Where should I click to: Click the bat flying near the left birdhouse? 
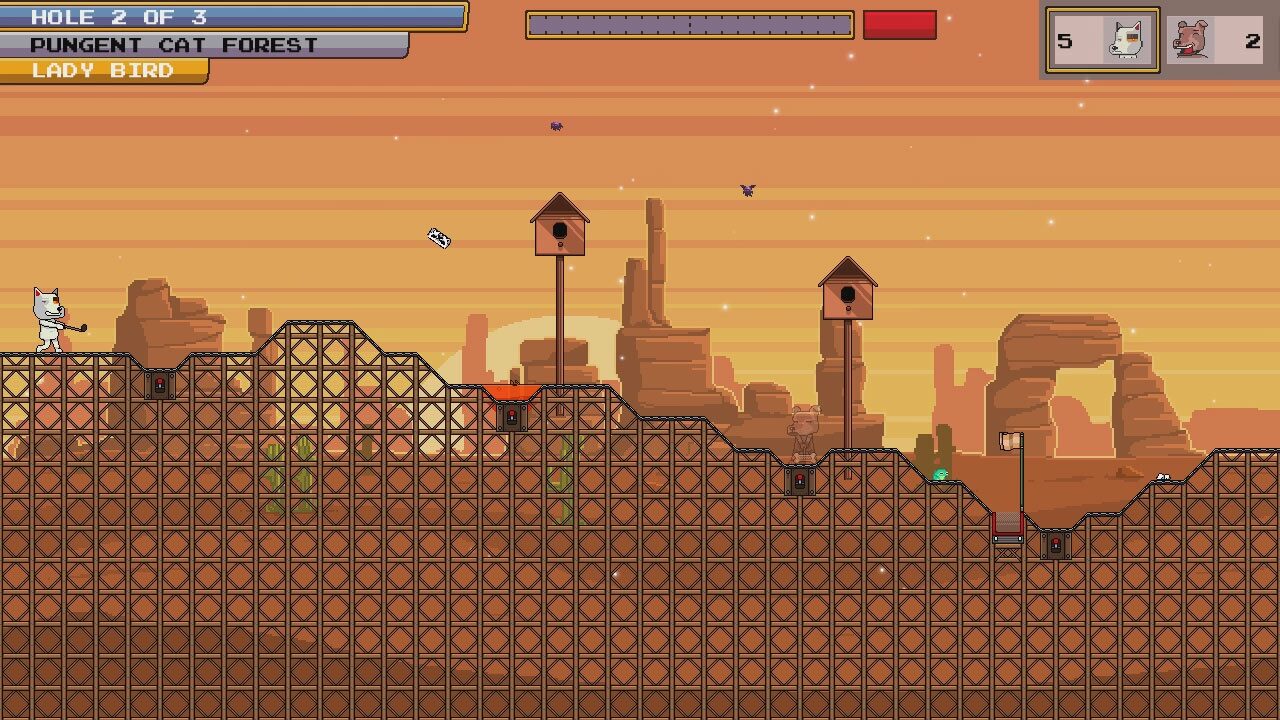point(556,125)
